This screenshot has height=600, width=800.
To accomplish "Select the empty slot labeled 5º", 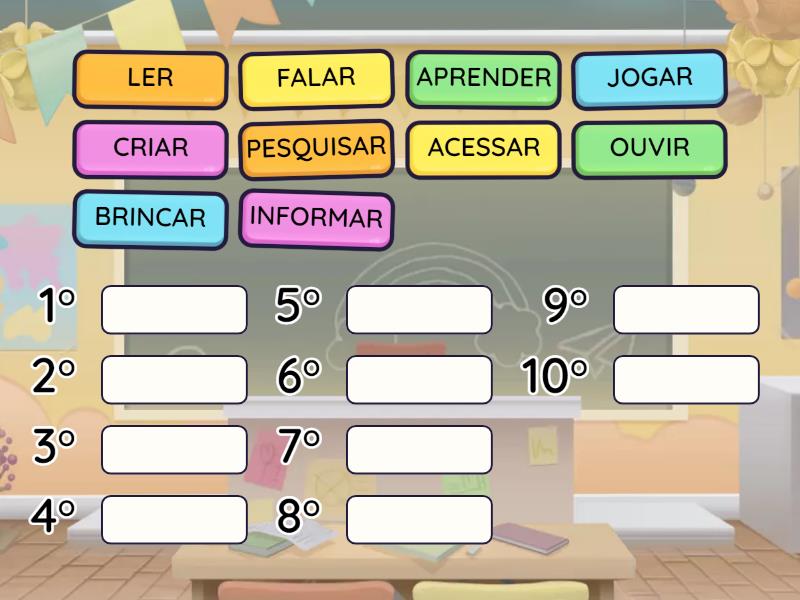I will 419,309.
